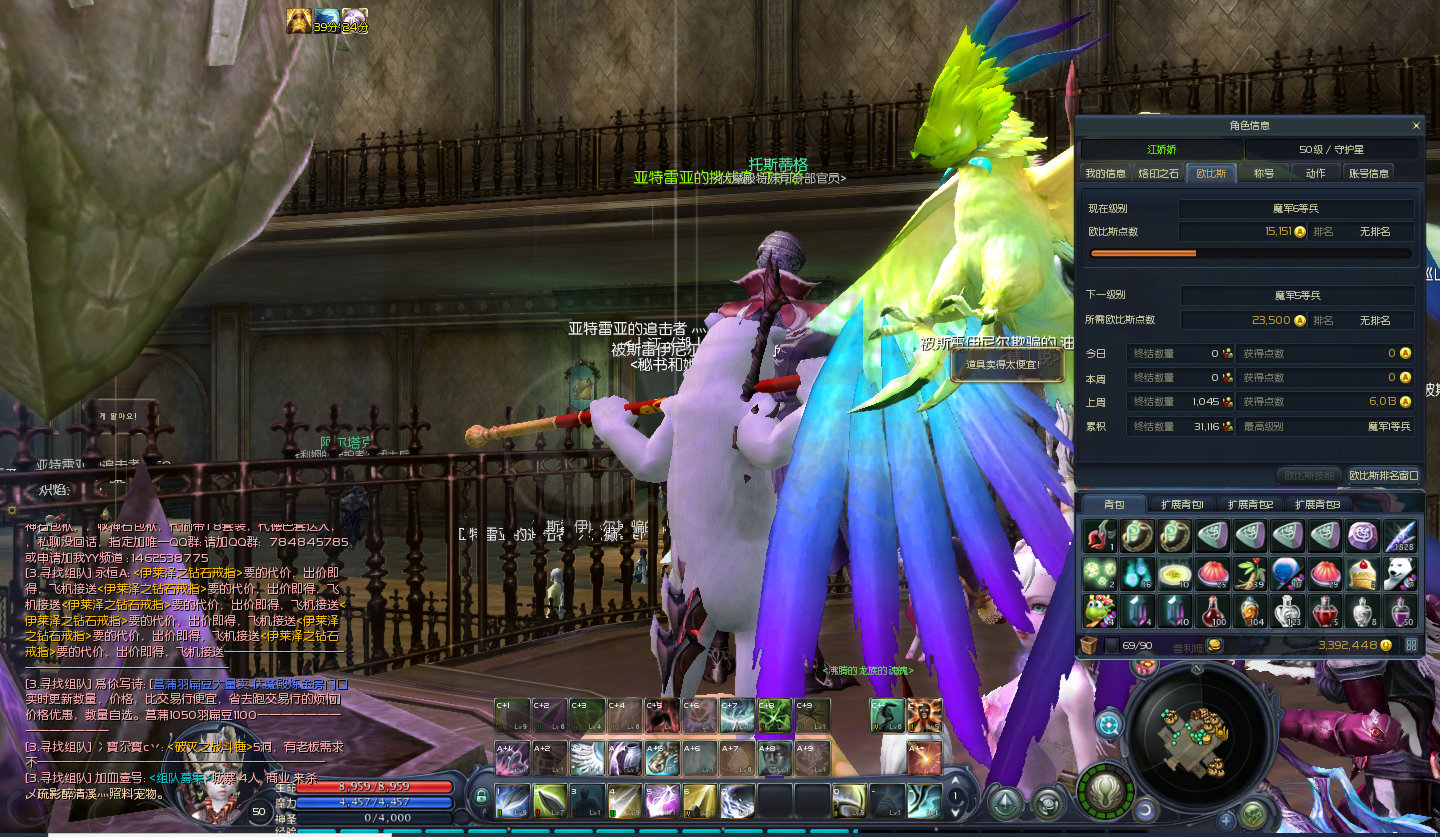This screenshot has height=837, width=1440.
Task: Select the 称号 title tab
Action: [x=1264, y=173]
